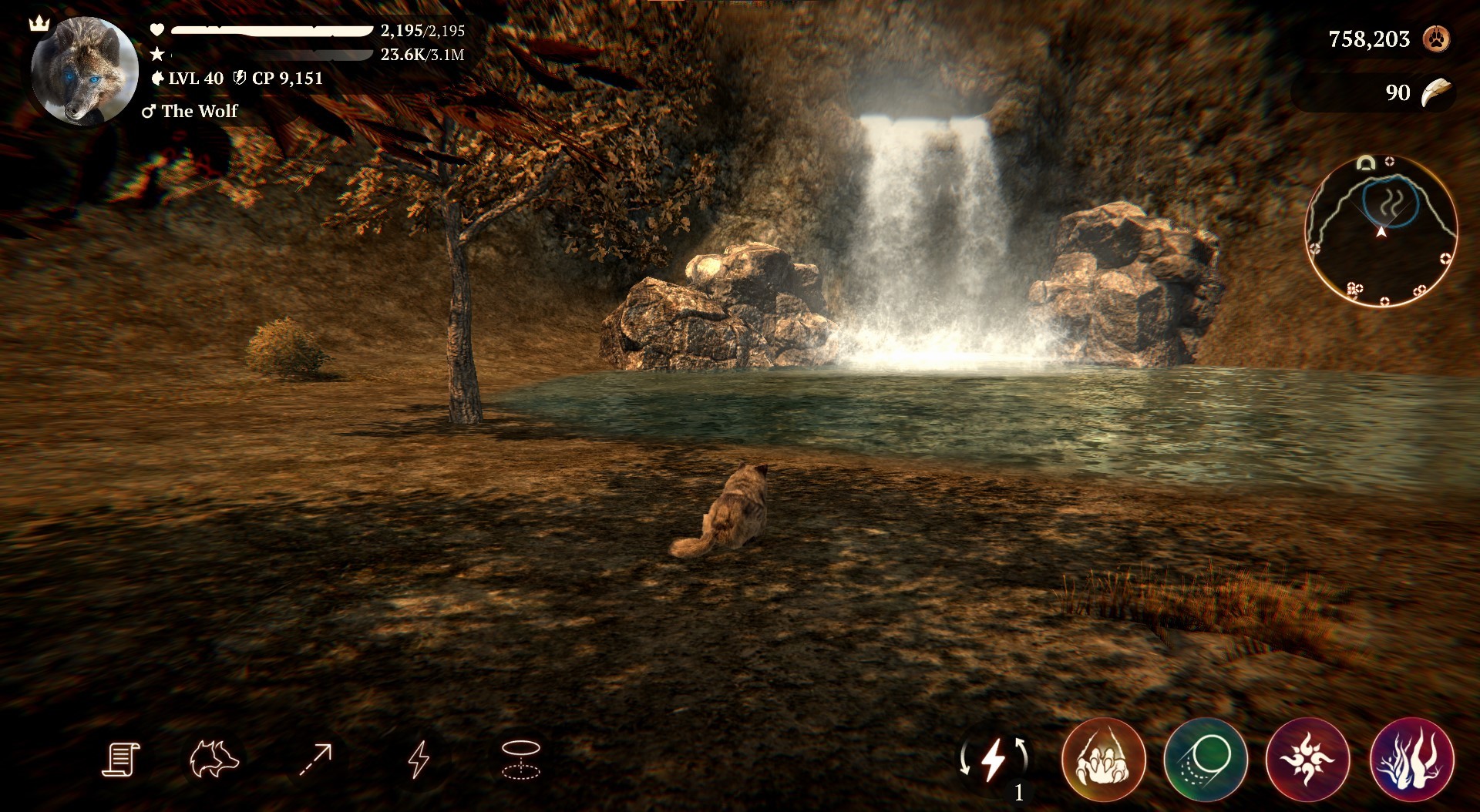1480x812 pixels.
Task: Cast the tentacle roots ability
Action: pos(1411,760)
